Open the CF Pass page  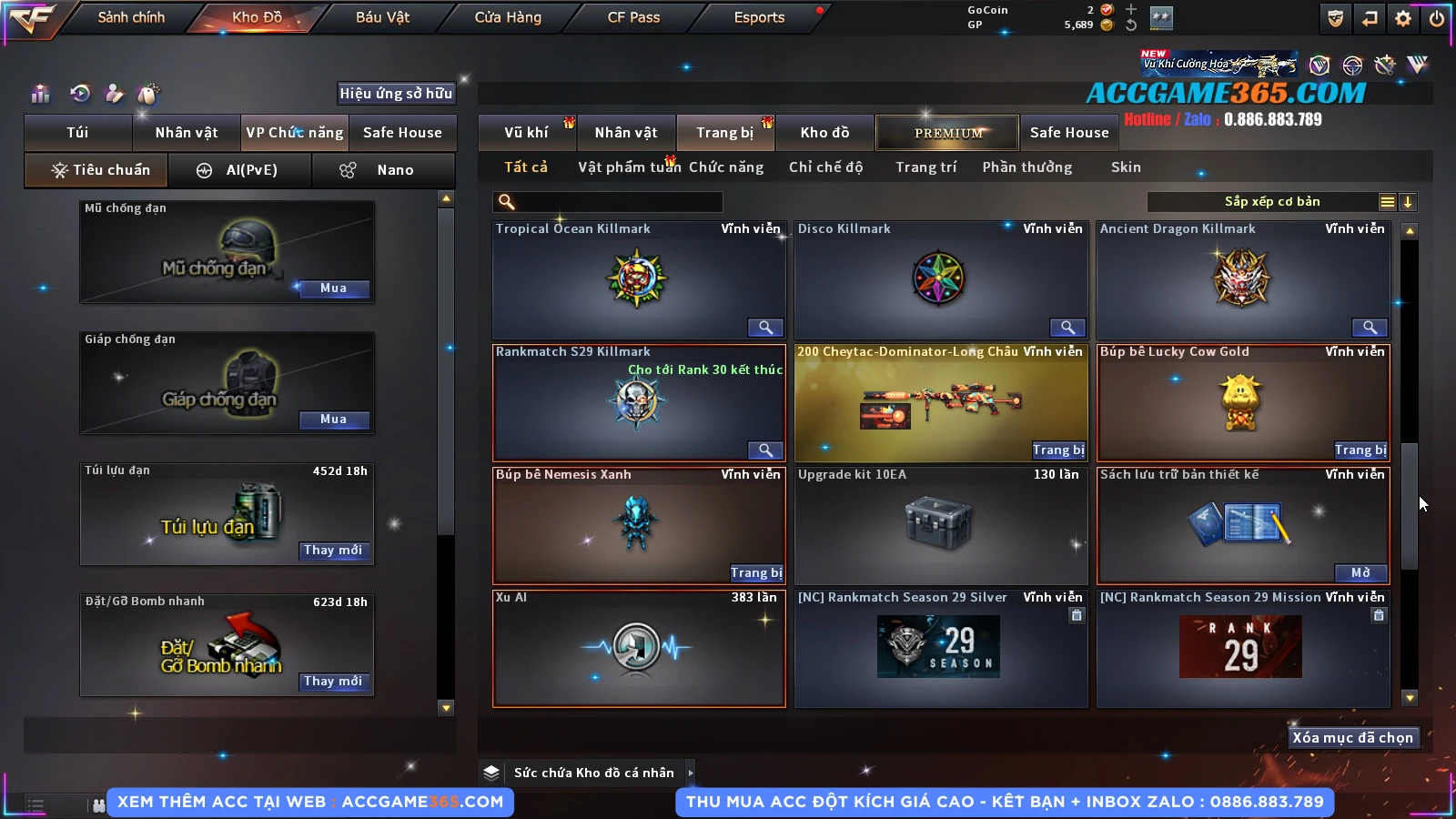click(x=633, y=17)
